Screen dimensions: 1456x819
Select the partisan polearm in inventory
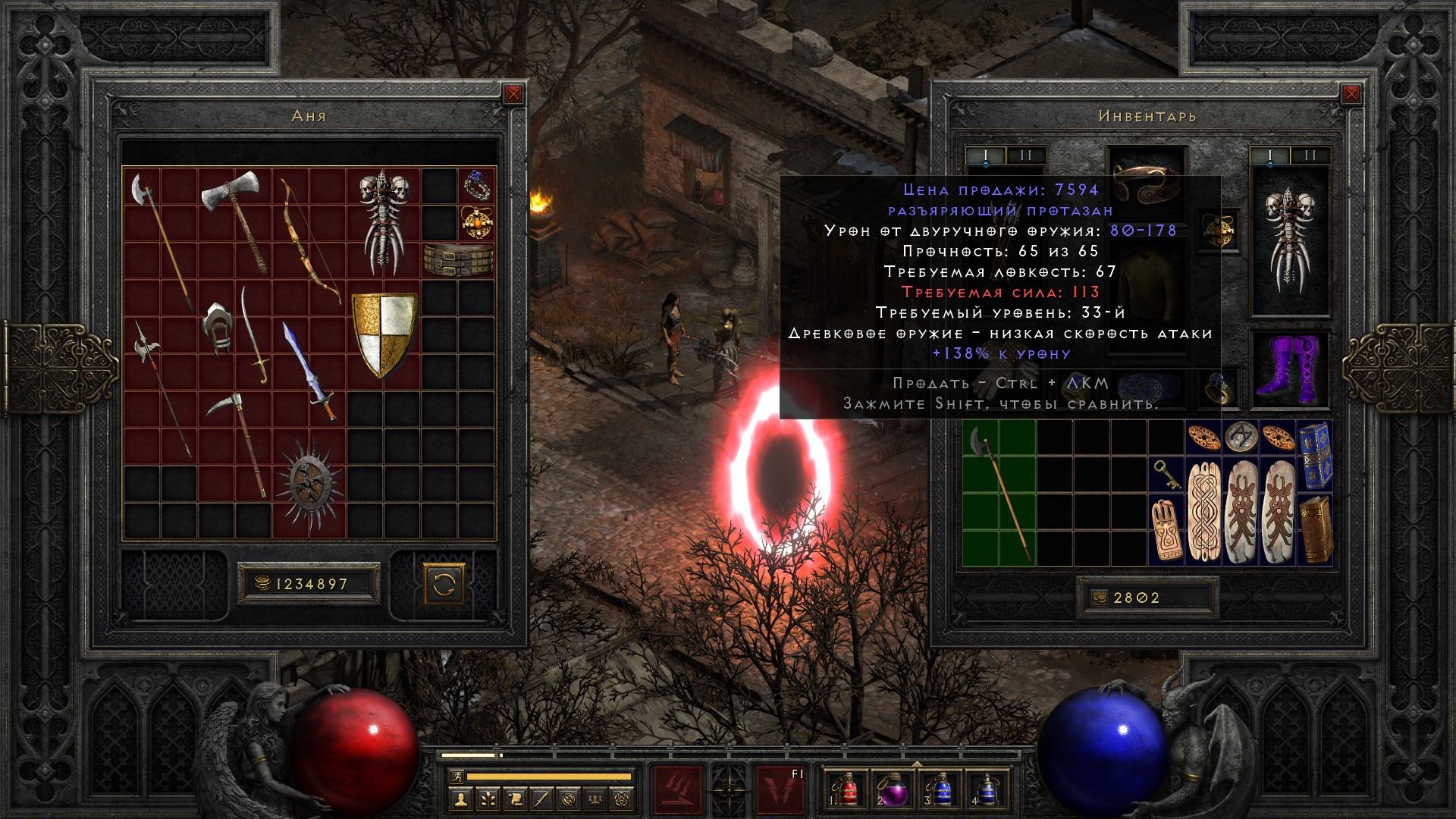point(999,493)
